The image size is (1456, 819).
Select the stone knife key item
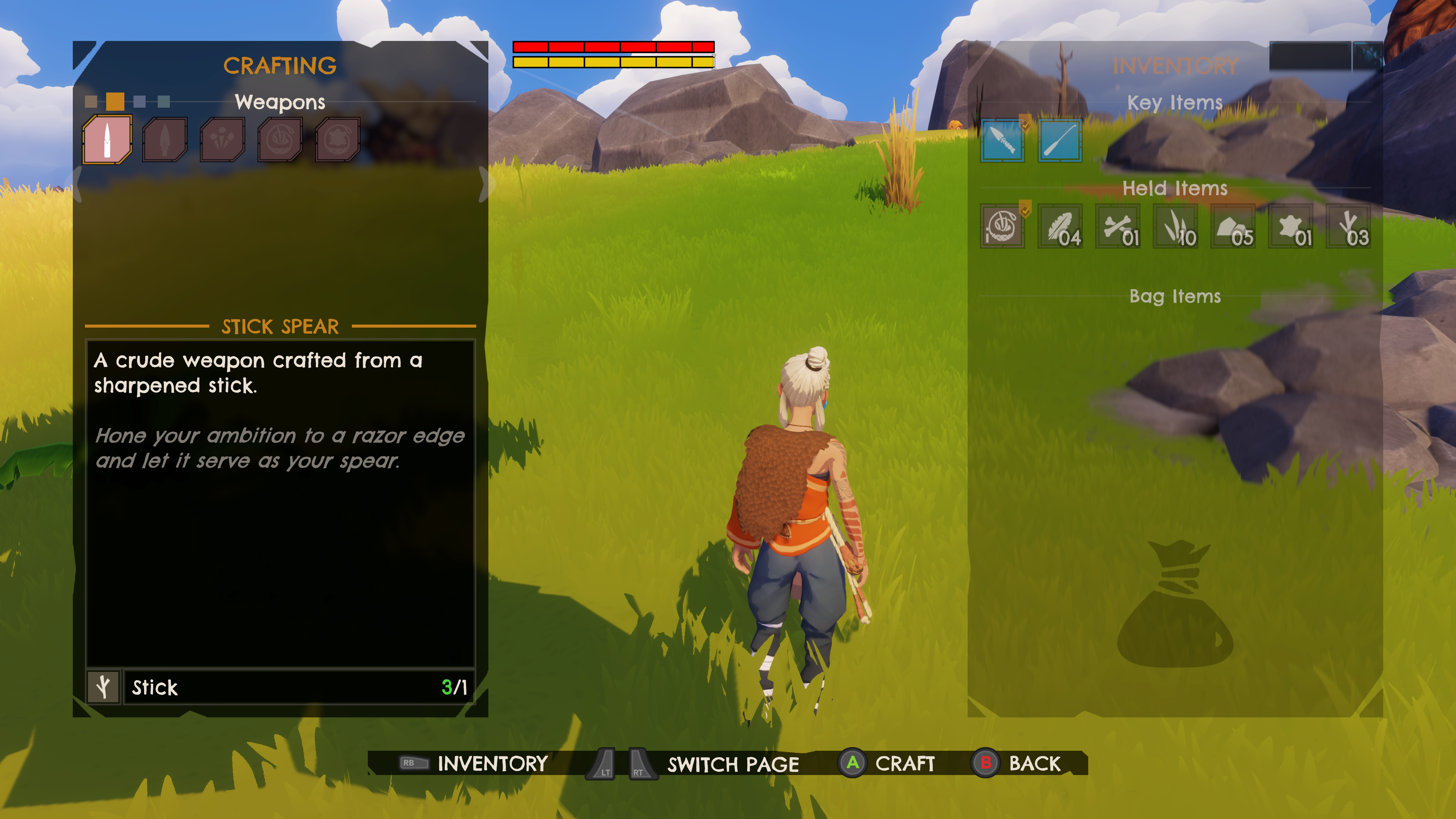(x=1002, y=141)
